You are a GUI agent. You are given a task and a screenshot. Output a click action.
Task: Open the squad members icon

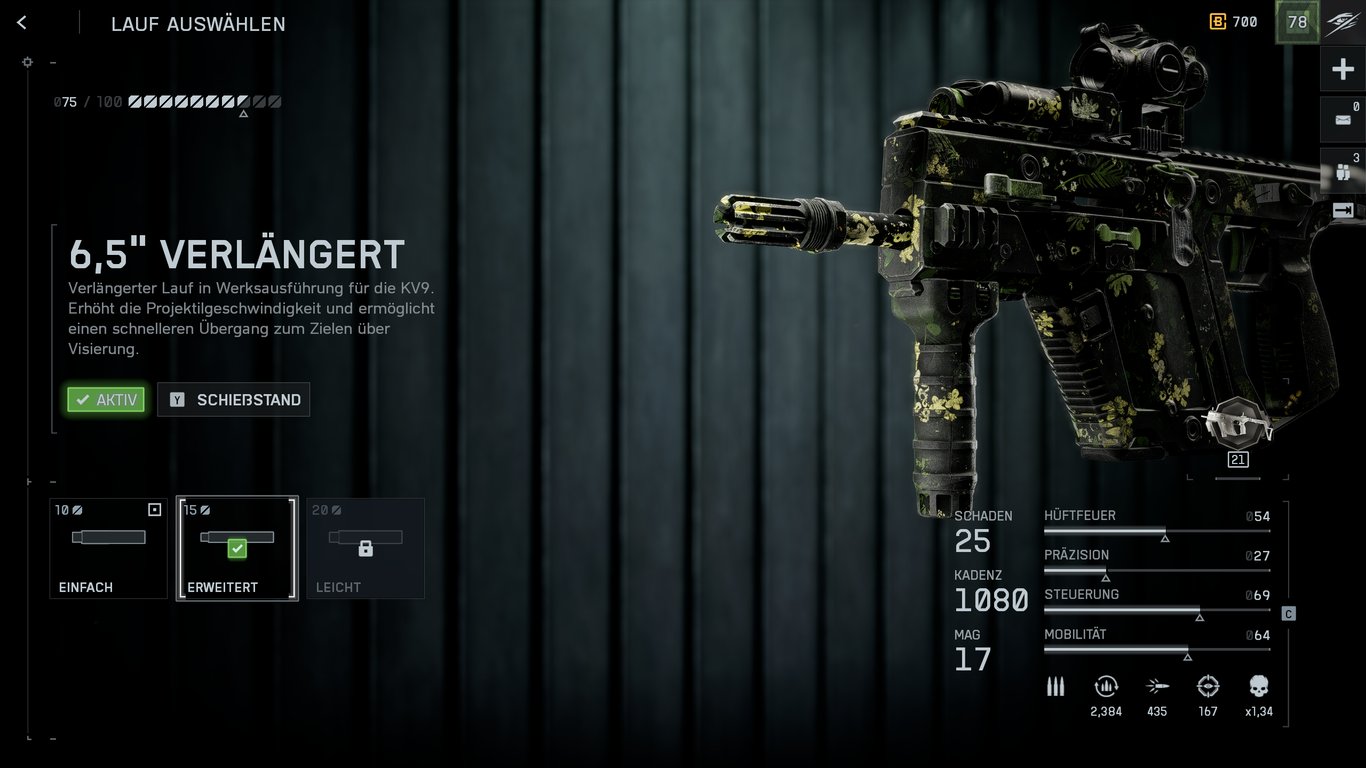point(1343,171)
